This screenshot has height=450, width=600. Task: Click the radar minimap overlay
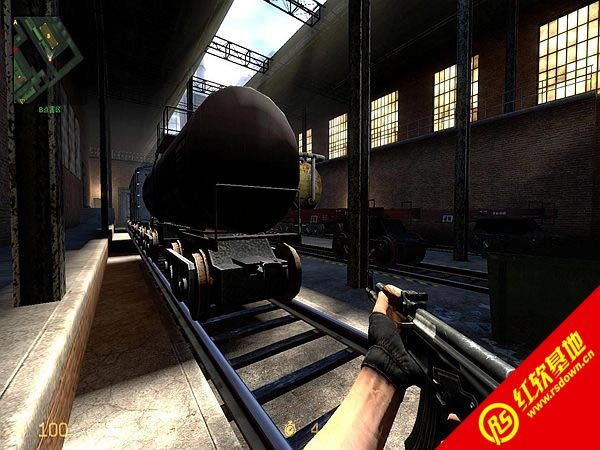tap(44, 56)
